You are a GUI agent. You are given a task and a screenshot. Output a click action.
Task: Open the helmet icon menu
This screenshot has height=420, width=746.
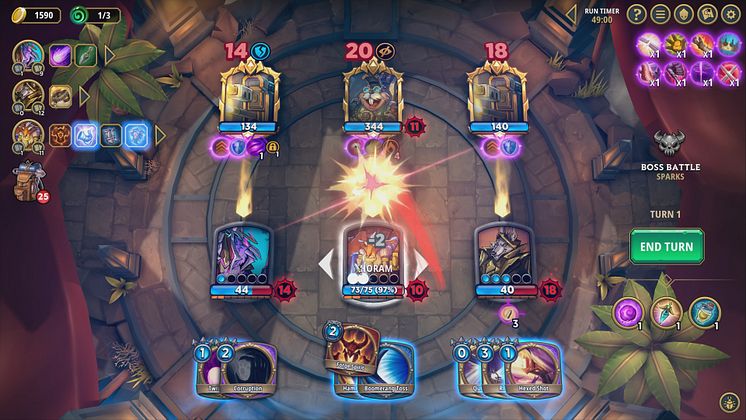click(x=684, y=14)
